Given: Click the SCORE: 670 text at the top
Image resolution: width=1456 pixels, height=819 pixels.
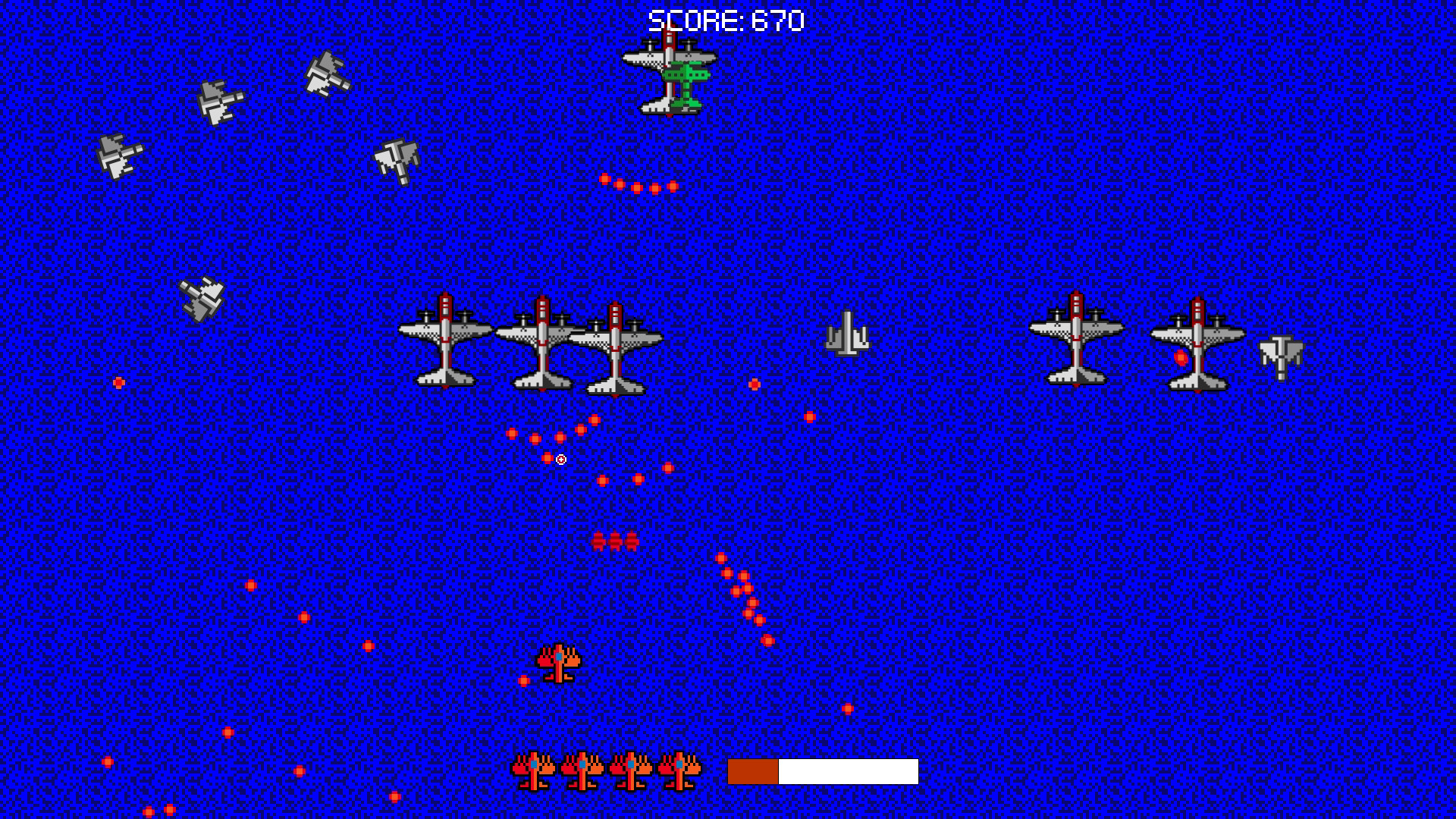Looking at the screenshot, I should coord(724,20).
